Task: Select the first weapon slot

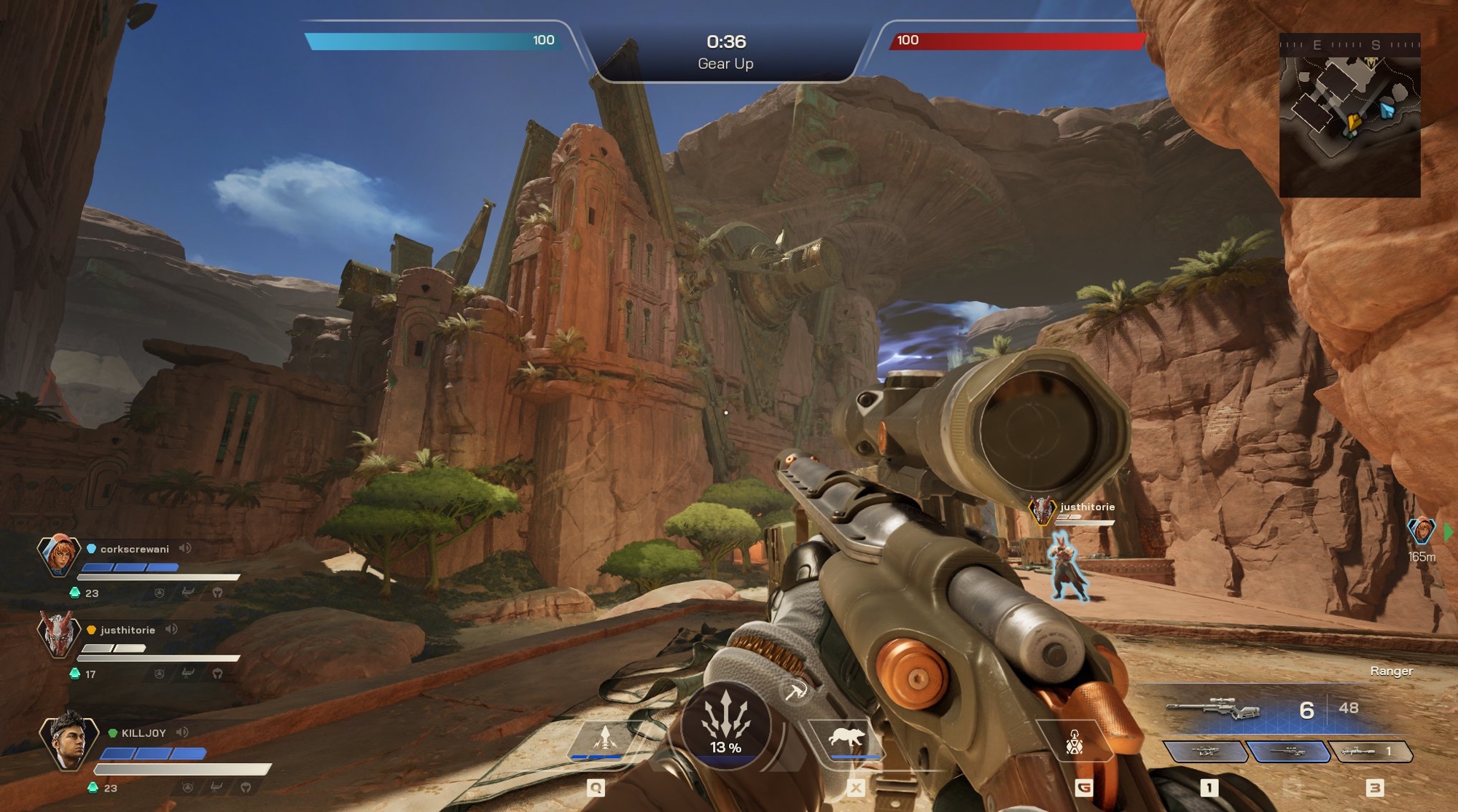Action: click(x=1204, y=752)
